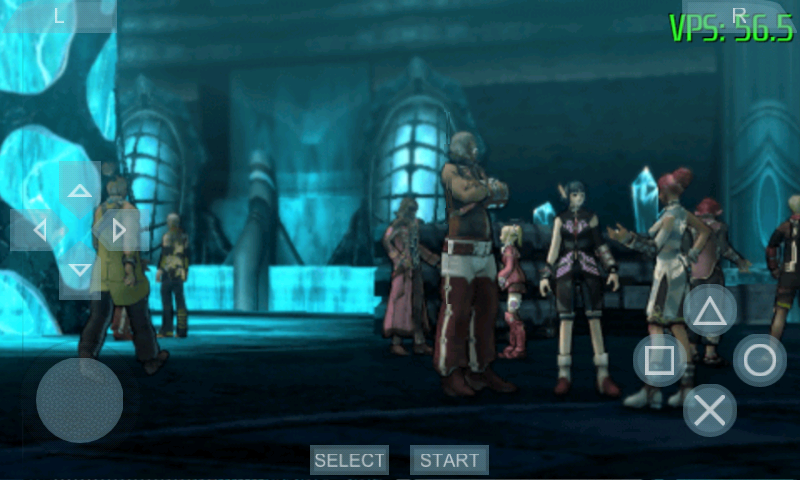Tap the circle action button

[x=760, y=360]
